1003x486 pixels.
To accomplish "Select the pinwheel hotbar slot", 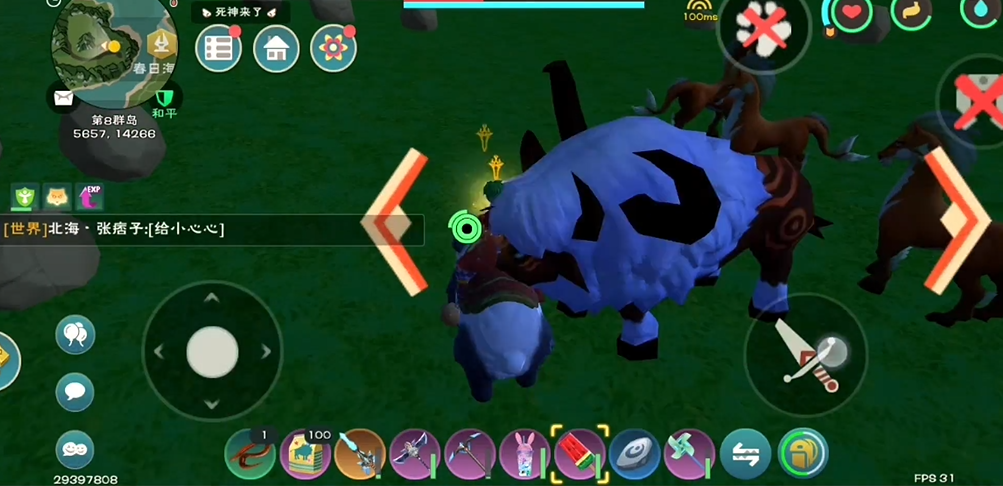I will pos(690,454).
